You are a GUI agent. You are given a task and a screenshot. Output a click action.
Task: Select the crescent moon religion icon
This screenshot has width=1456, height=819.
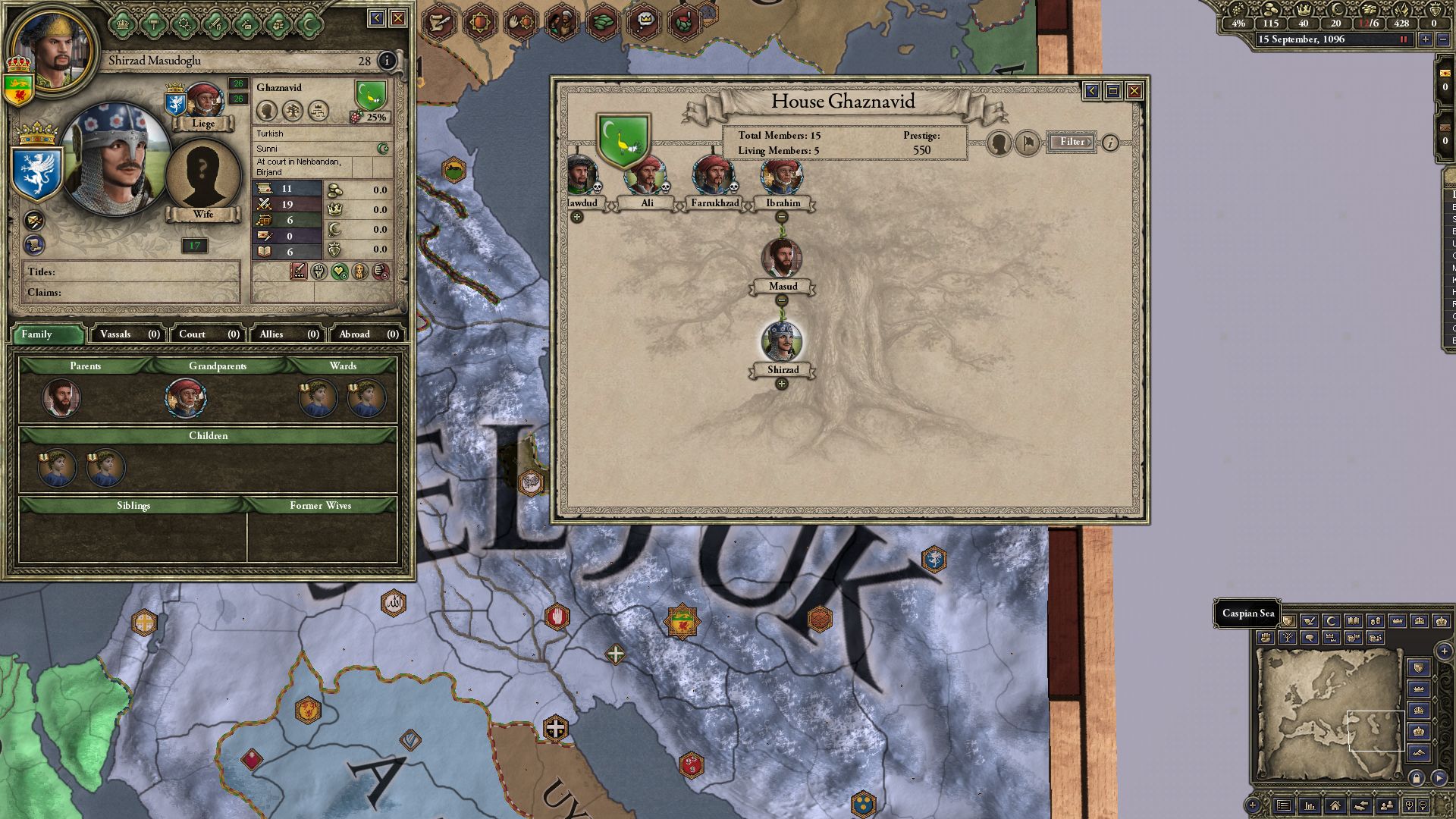[x=383, y=149]
